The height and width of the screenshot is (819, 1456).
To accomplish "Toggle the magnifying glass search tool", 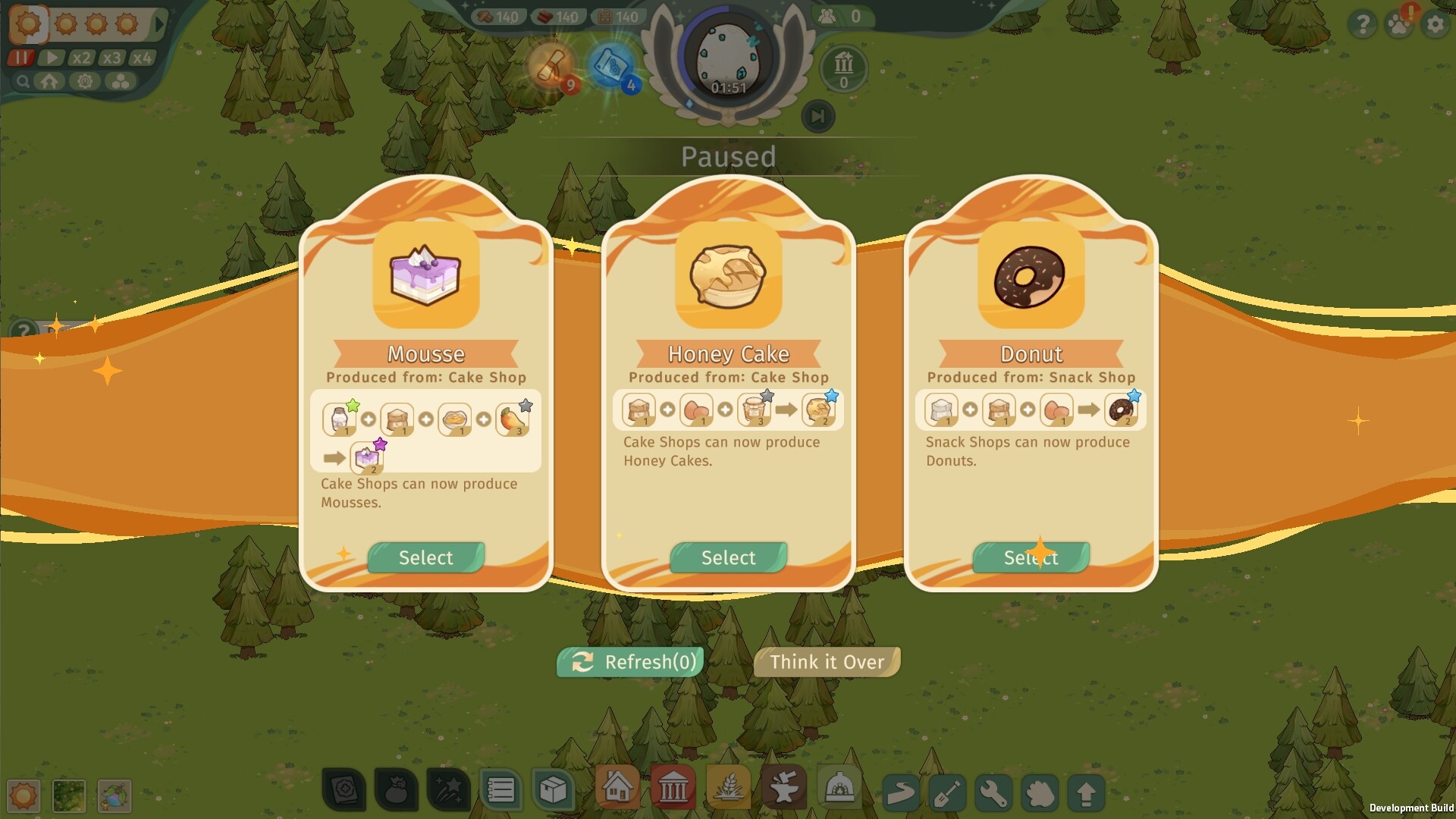I will tap(22, 82).
